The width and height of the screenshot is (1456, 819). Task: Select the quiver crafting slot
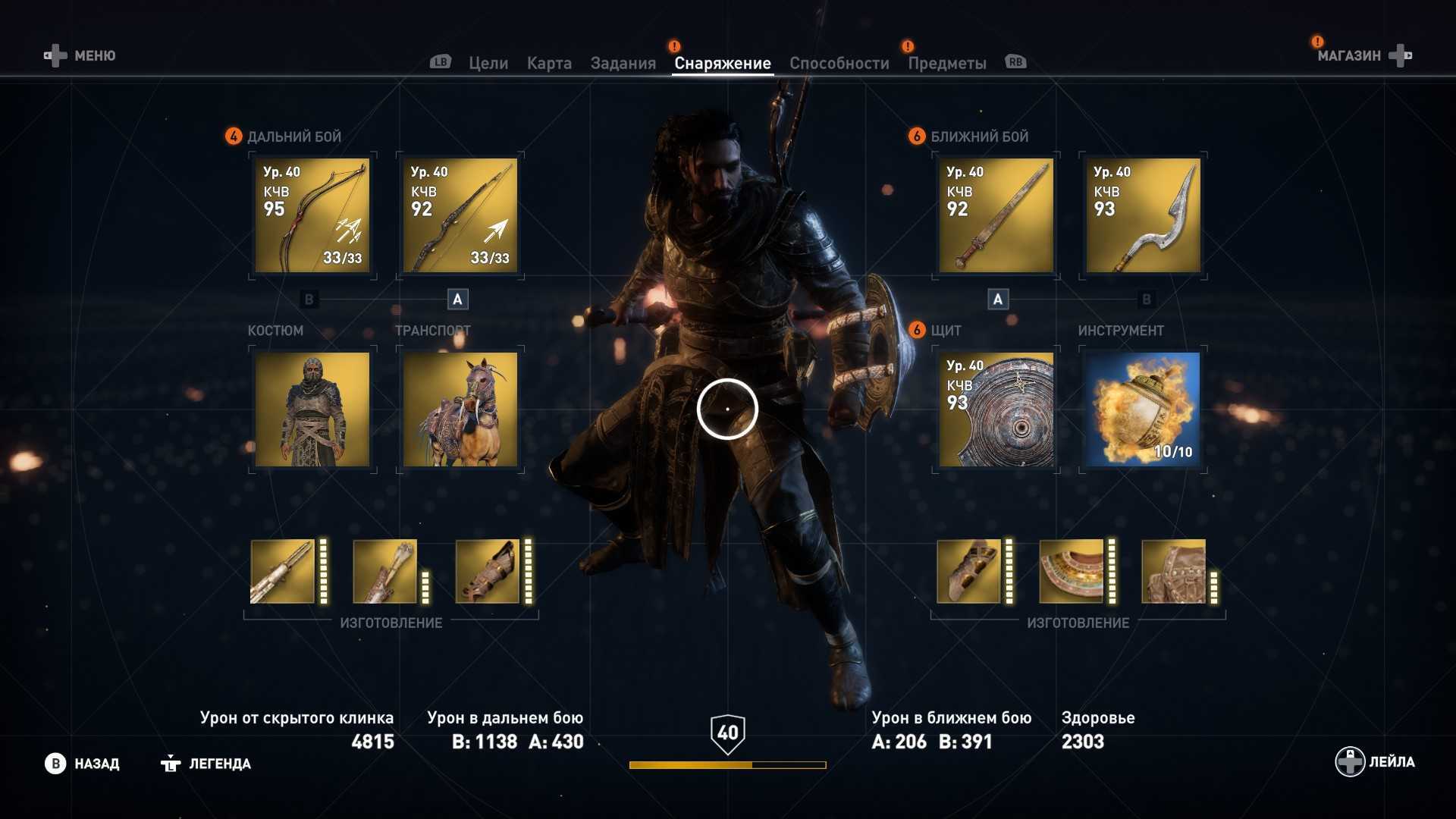(384, 572)
